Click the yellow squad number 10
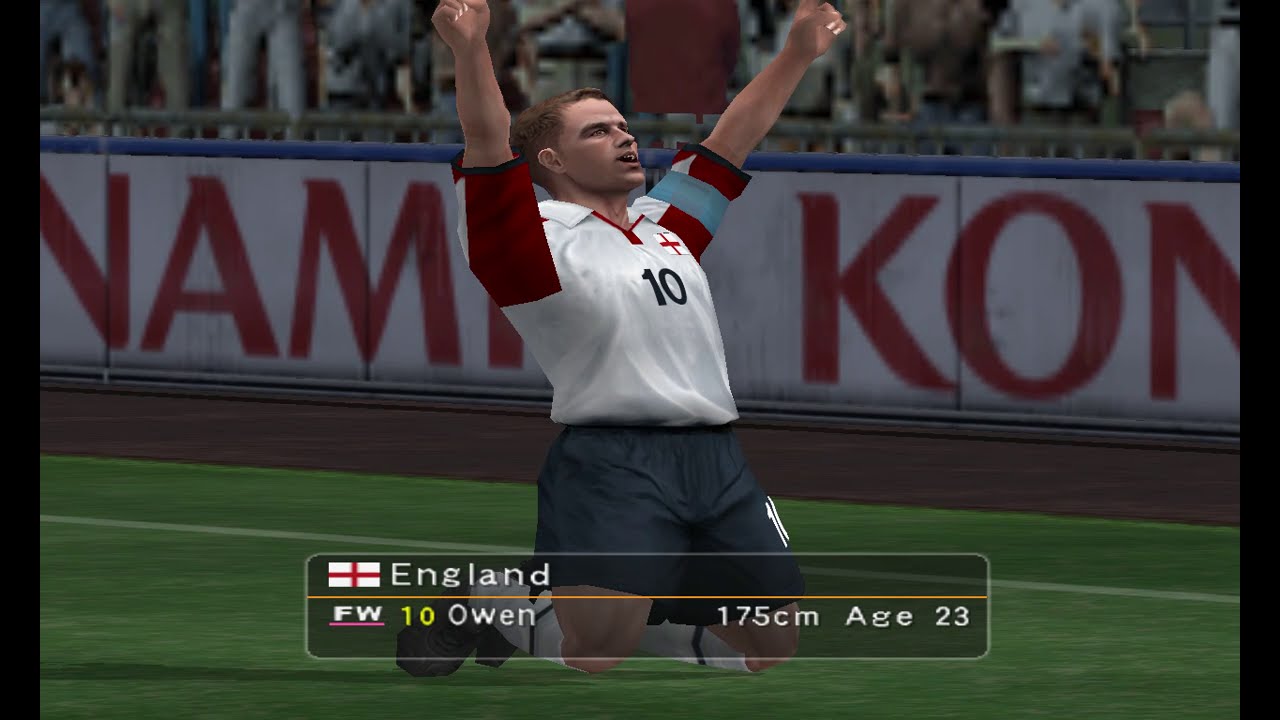The width and height of the screenshot is (1280, 720). [419, 616]
